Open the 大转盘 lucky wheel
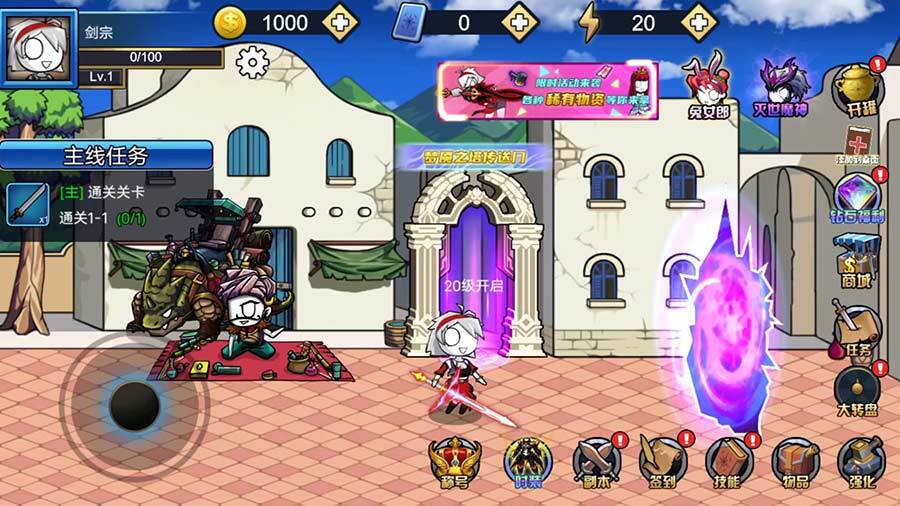Image resolution: width=900 pixels, height=506 pixels. (859, 392)
